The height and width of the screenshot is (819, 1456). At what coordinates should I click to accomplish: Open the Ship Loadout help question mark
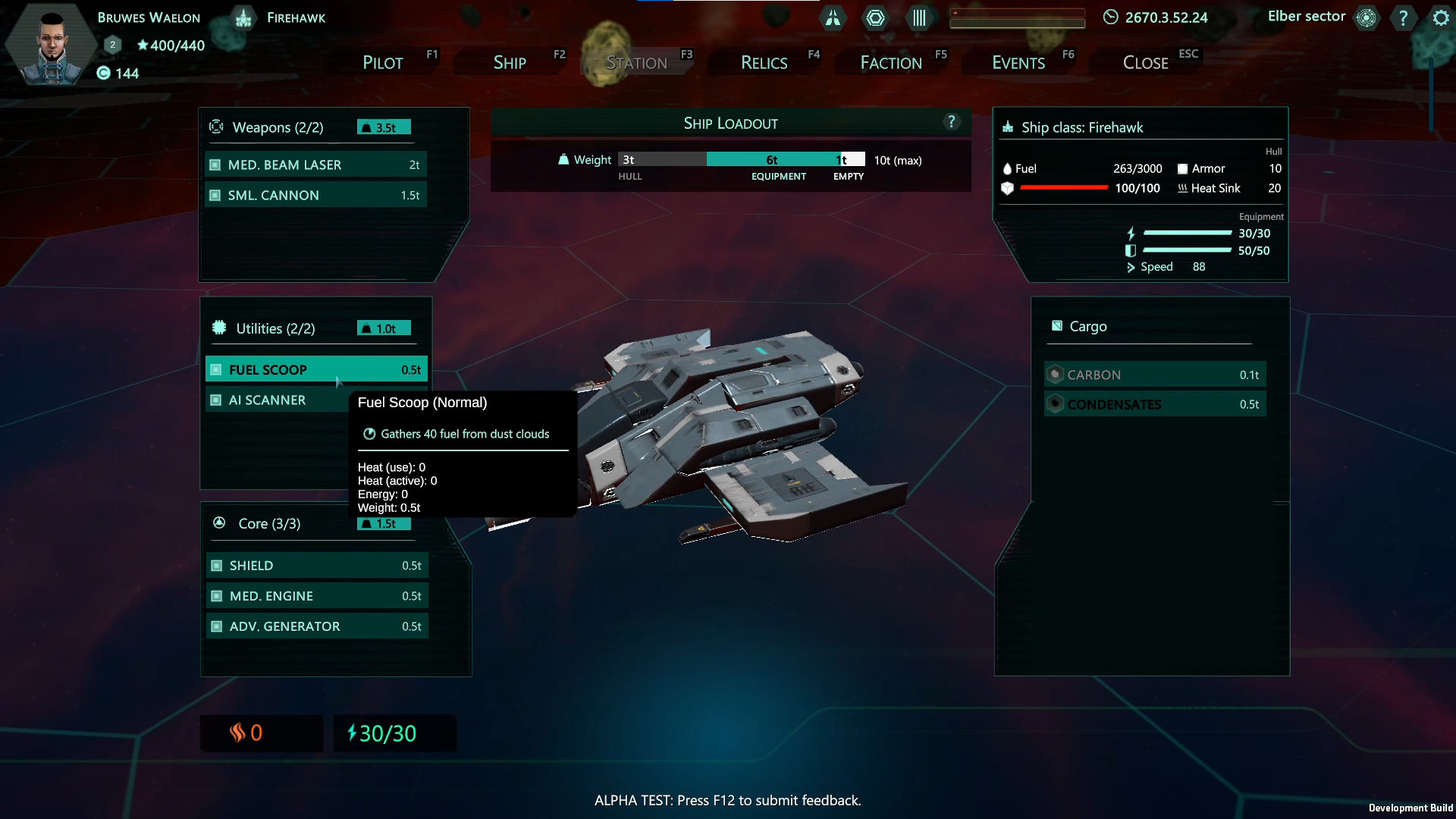pyautogui.click(x=952, y=121)
